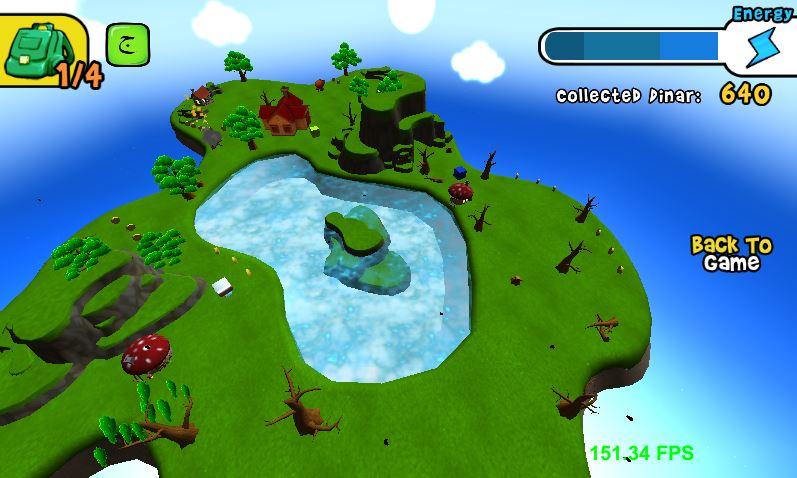Click the Back To Game button
The height and width of the screenshot is (478, 797).
click(732, 254)
